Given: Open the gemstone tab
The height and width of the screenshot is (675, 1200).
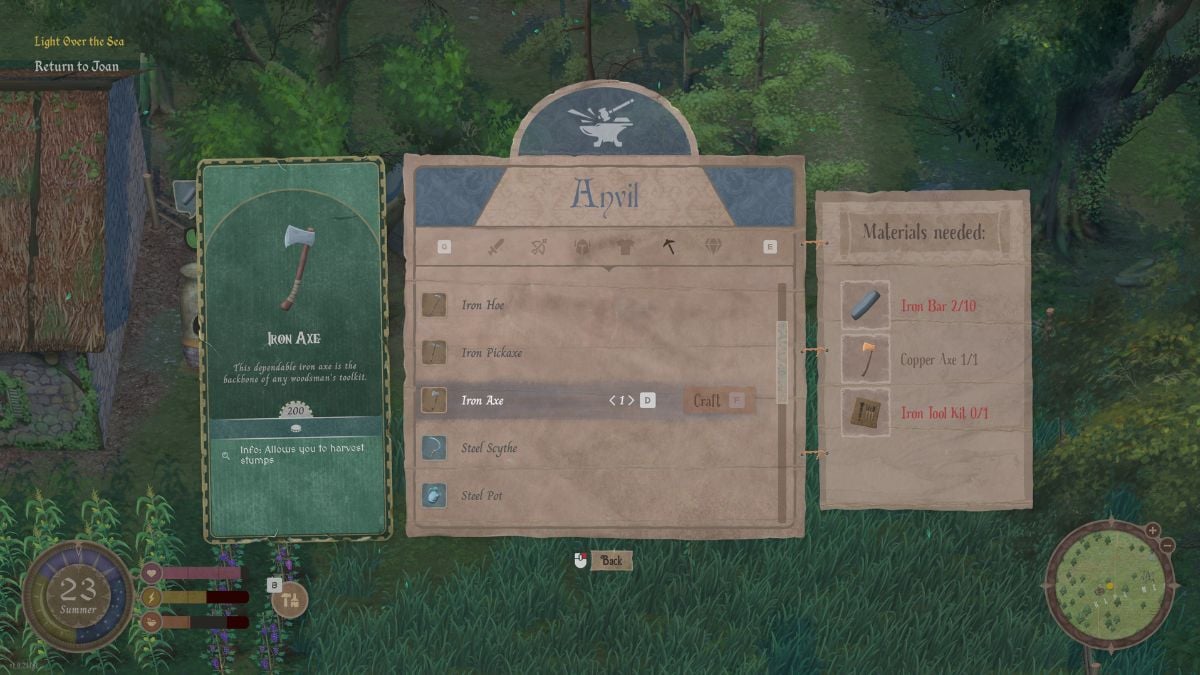Looking at the screenshot, I should point(713,246).
